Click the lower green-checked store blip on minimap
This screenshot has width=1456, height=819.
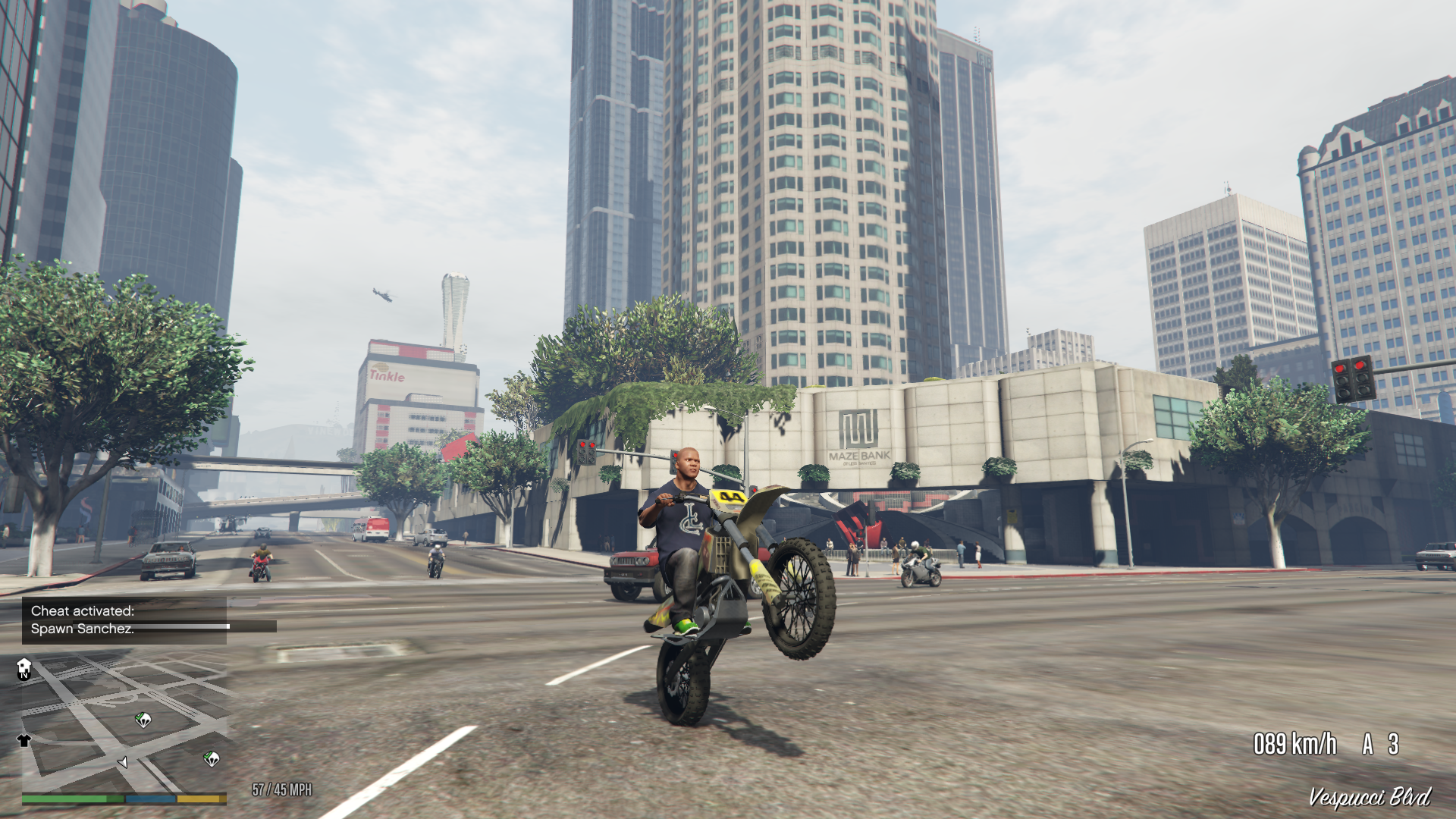click(x=212, y=759)
